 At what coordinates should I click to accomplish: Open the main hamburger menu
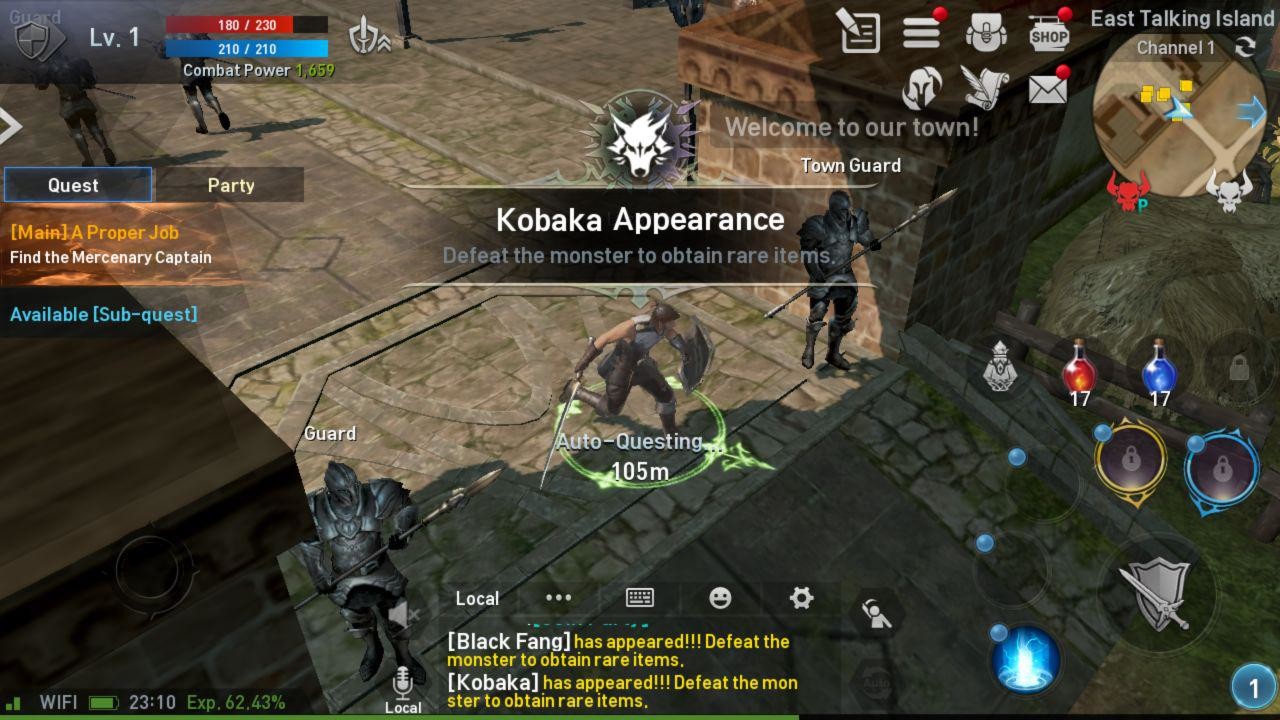pyautogui.click(x=921, y=31)
